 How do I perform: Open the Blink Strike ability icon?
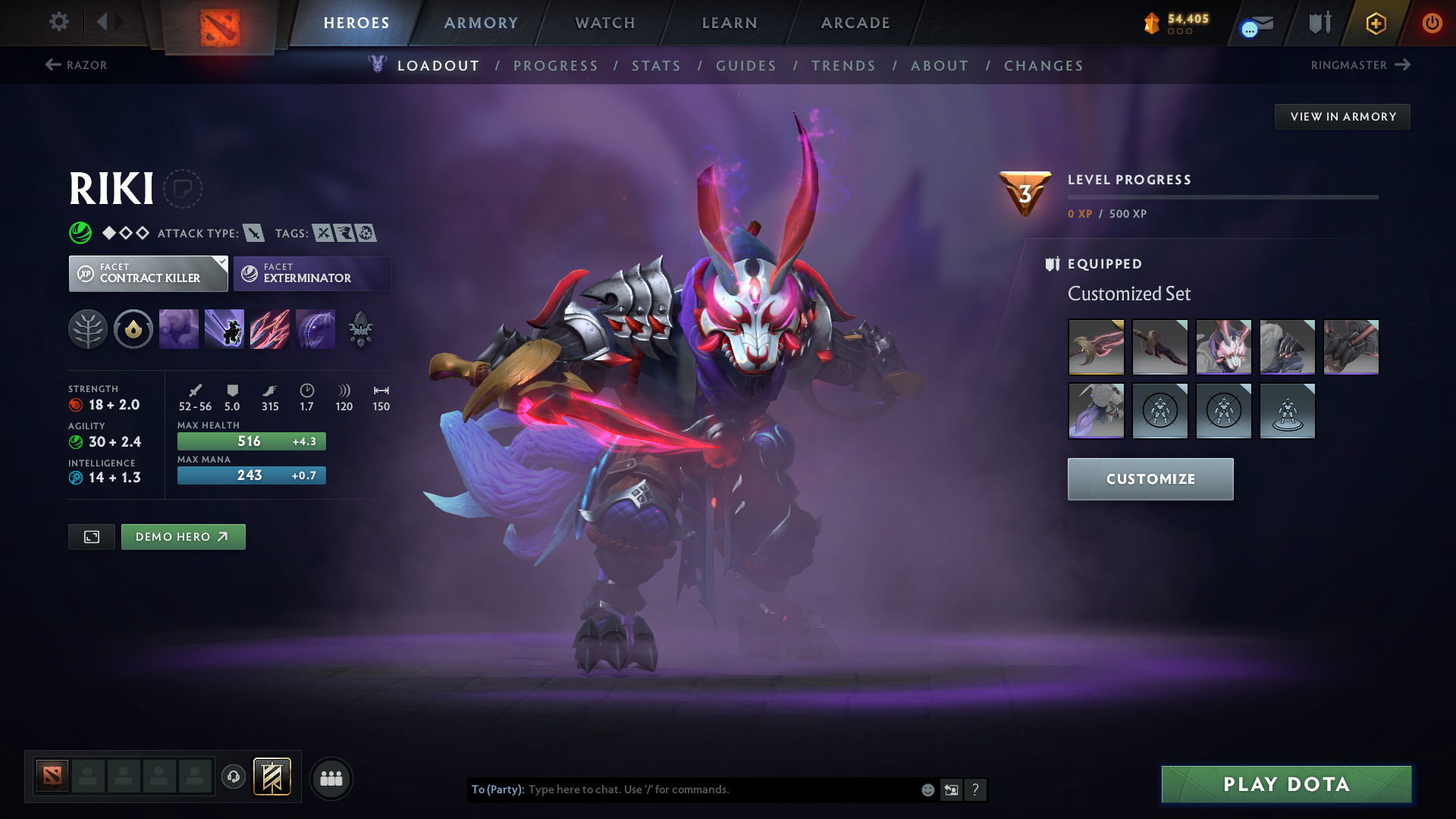tap(224, 329)
